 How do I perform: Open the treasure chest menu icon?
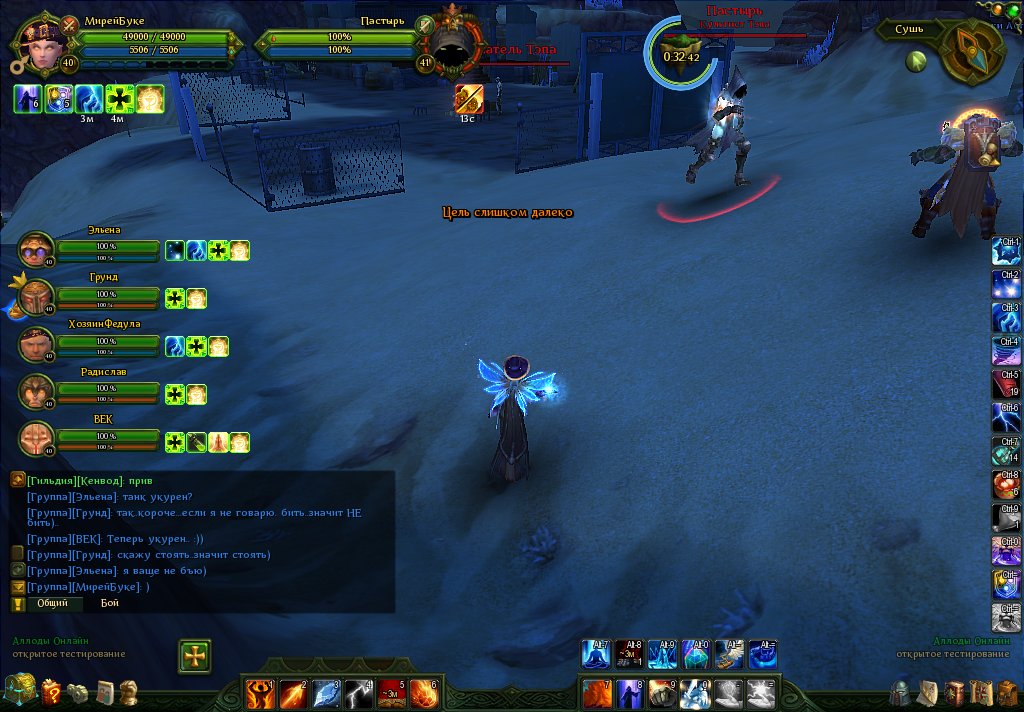coord(19,690)
